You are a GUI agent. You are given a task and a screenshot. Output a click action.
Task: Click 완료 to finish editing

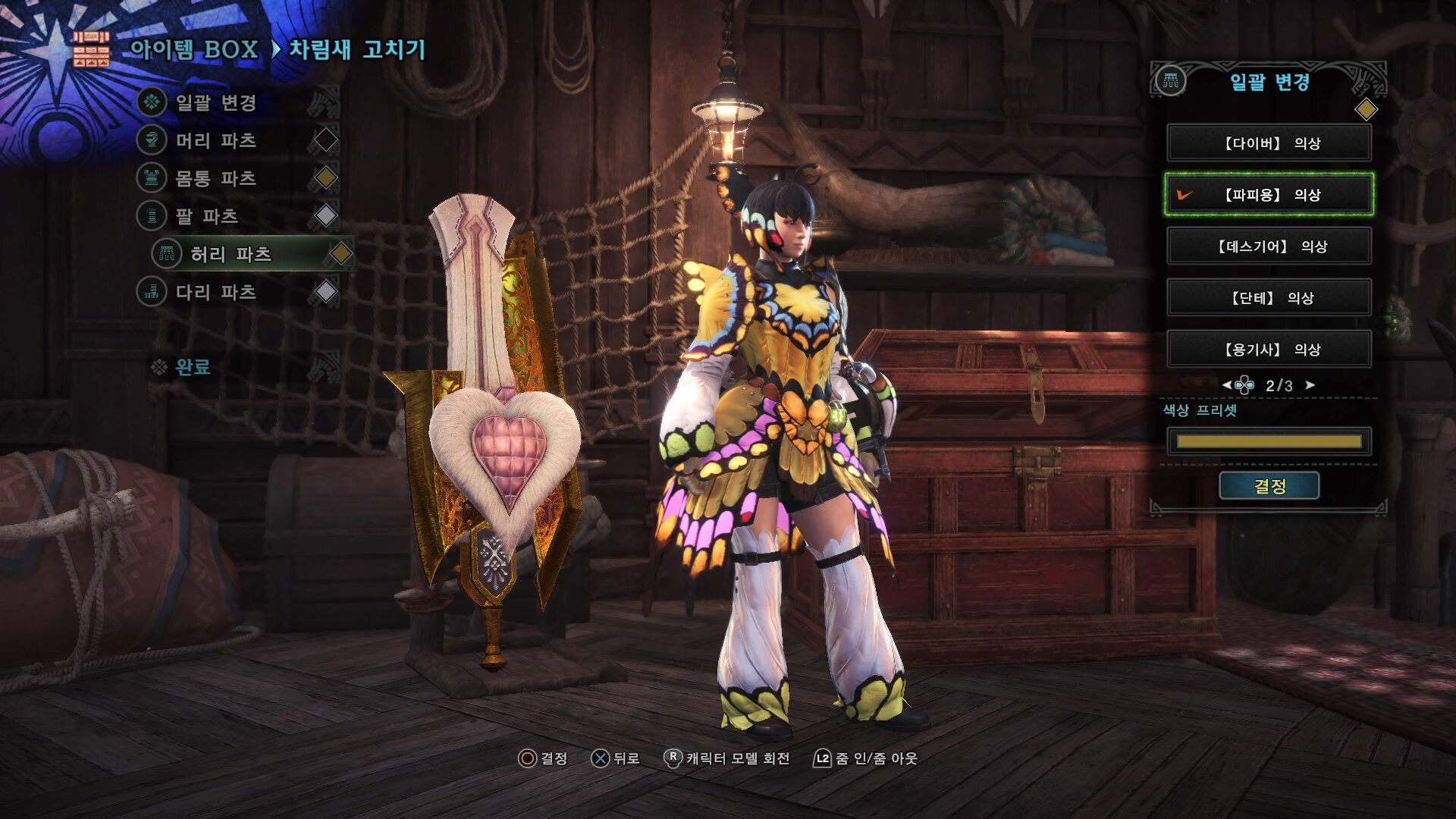coord(193,368)
